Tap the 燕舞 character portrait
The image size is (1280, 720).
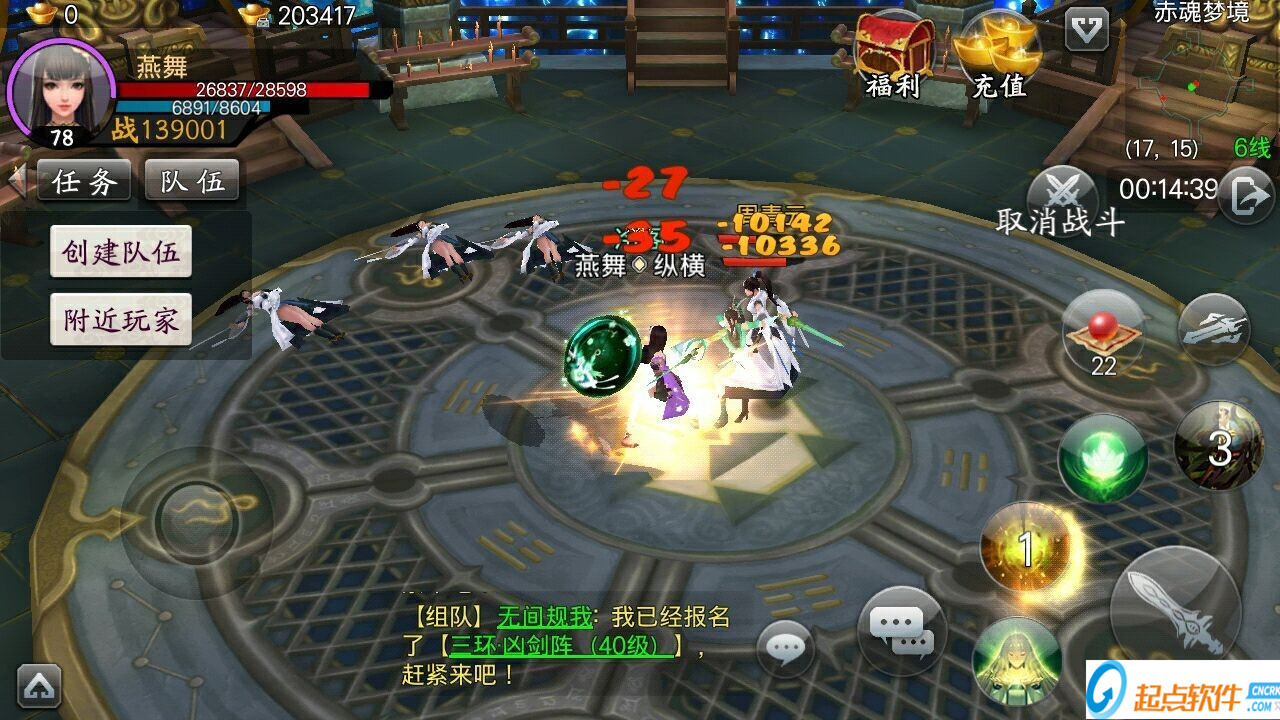[60, 90]
